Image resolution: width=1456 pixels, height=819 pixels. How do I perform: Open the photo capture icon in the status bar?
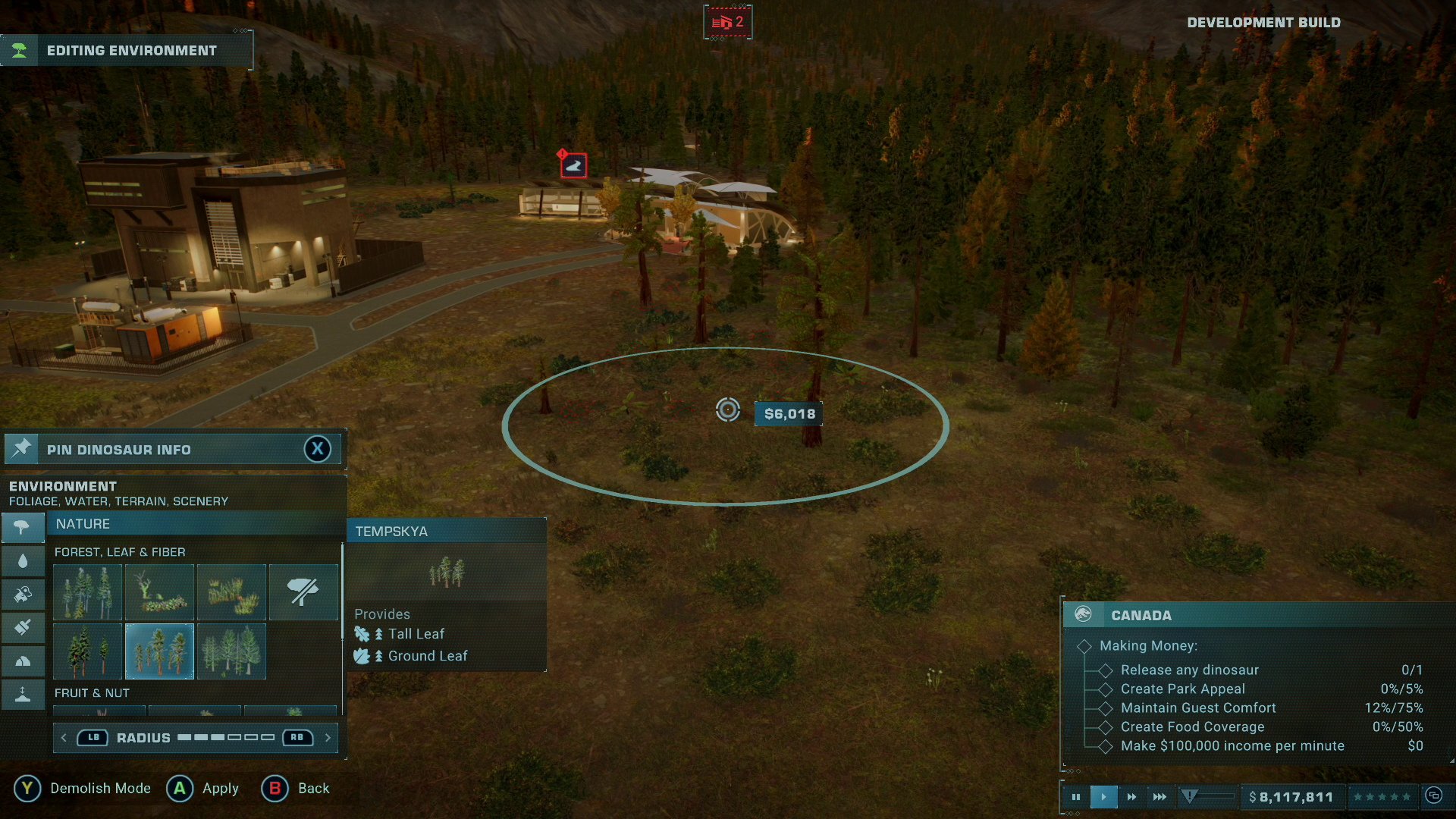click(x=1433, y=796)
